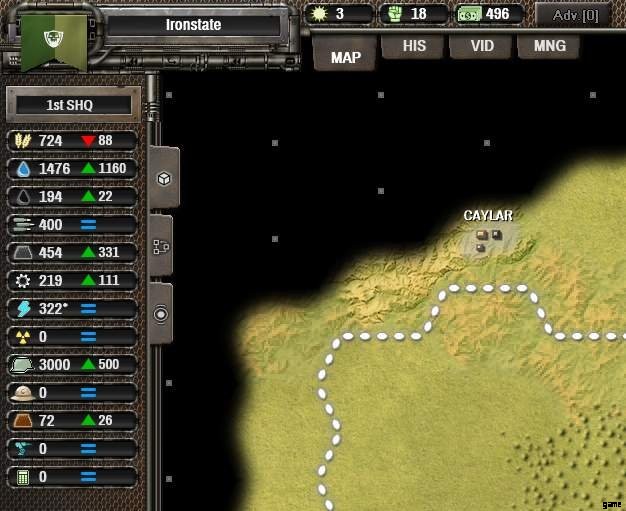626x511 pixels.
Task: Select the recruits helmet row showing 3000
Action: click(74, 365)
